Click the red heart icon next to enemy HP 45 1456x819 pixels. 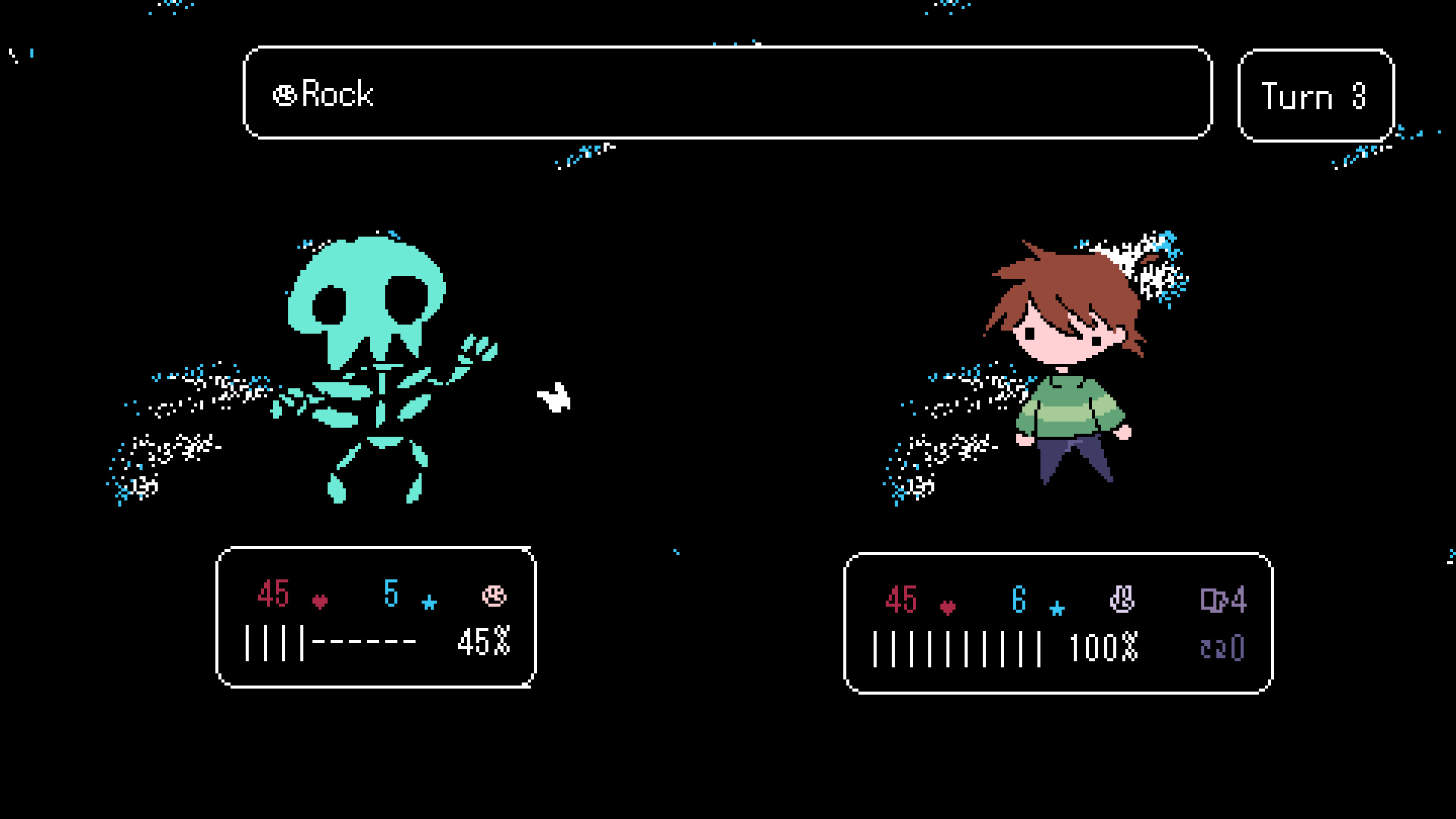point(319,600)
